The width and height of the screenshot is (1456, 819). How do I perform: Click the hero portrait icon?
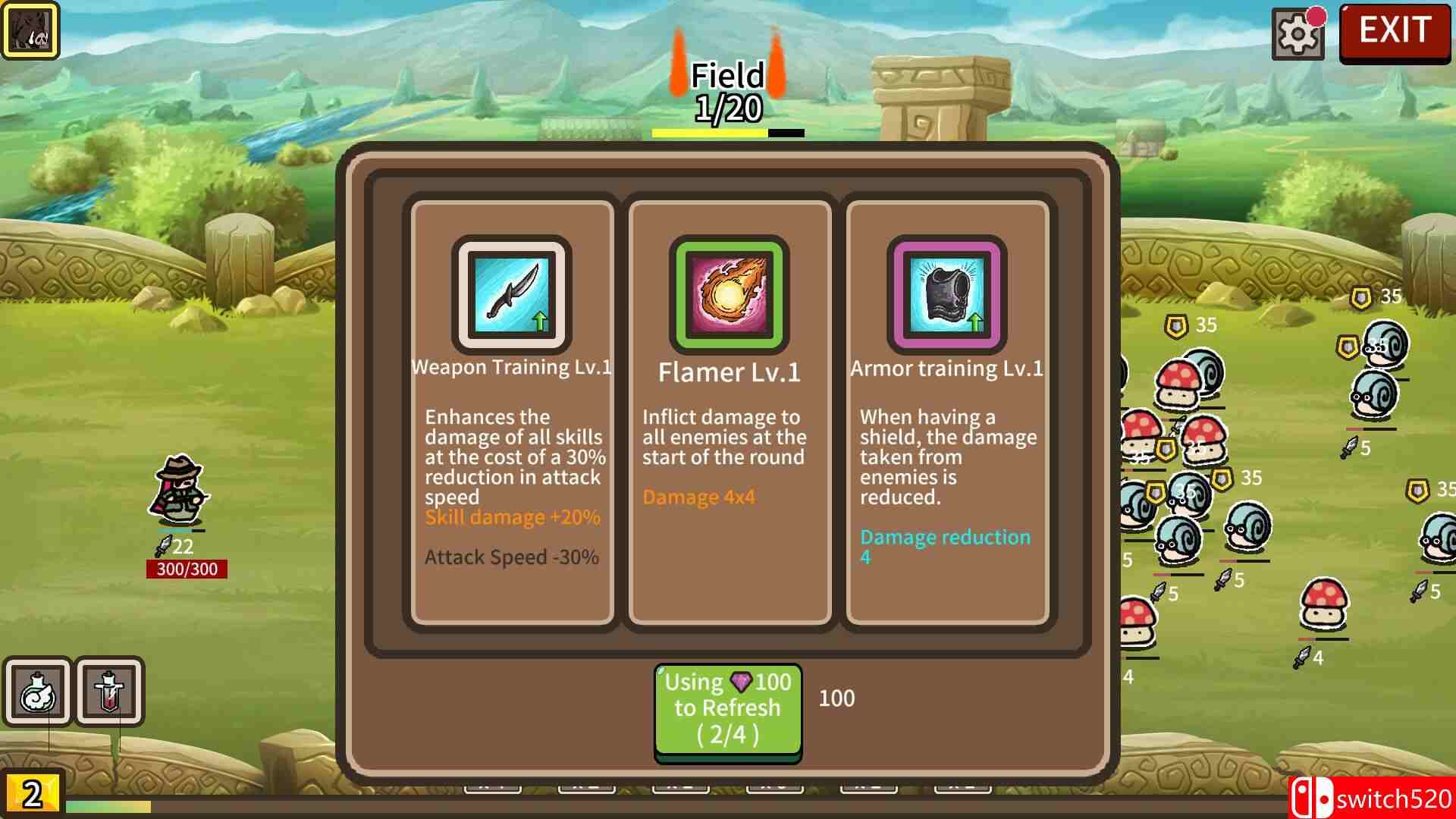pos(30,30)
